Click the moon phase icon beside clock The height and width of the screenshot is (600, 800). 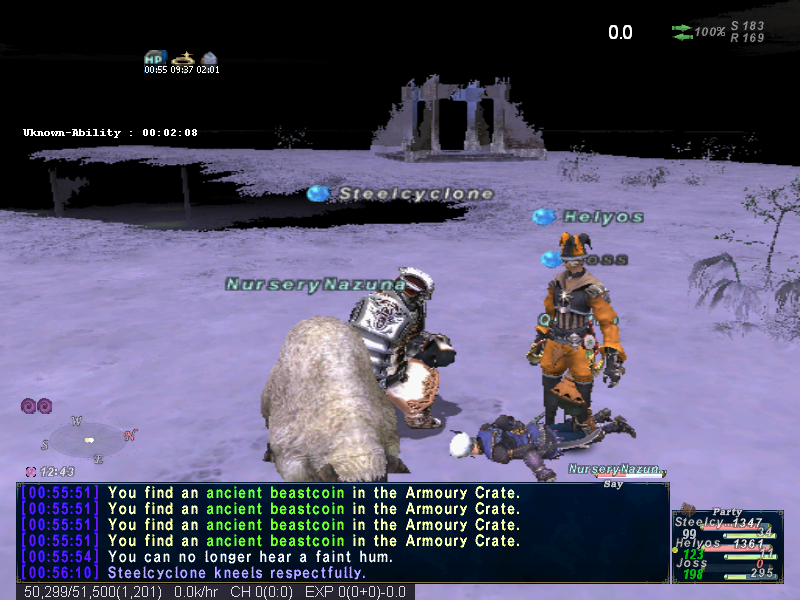point(30,471)
